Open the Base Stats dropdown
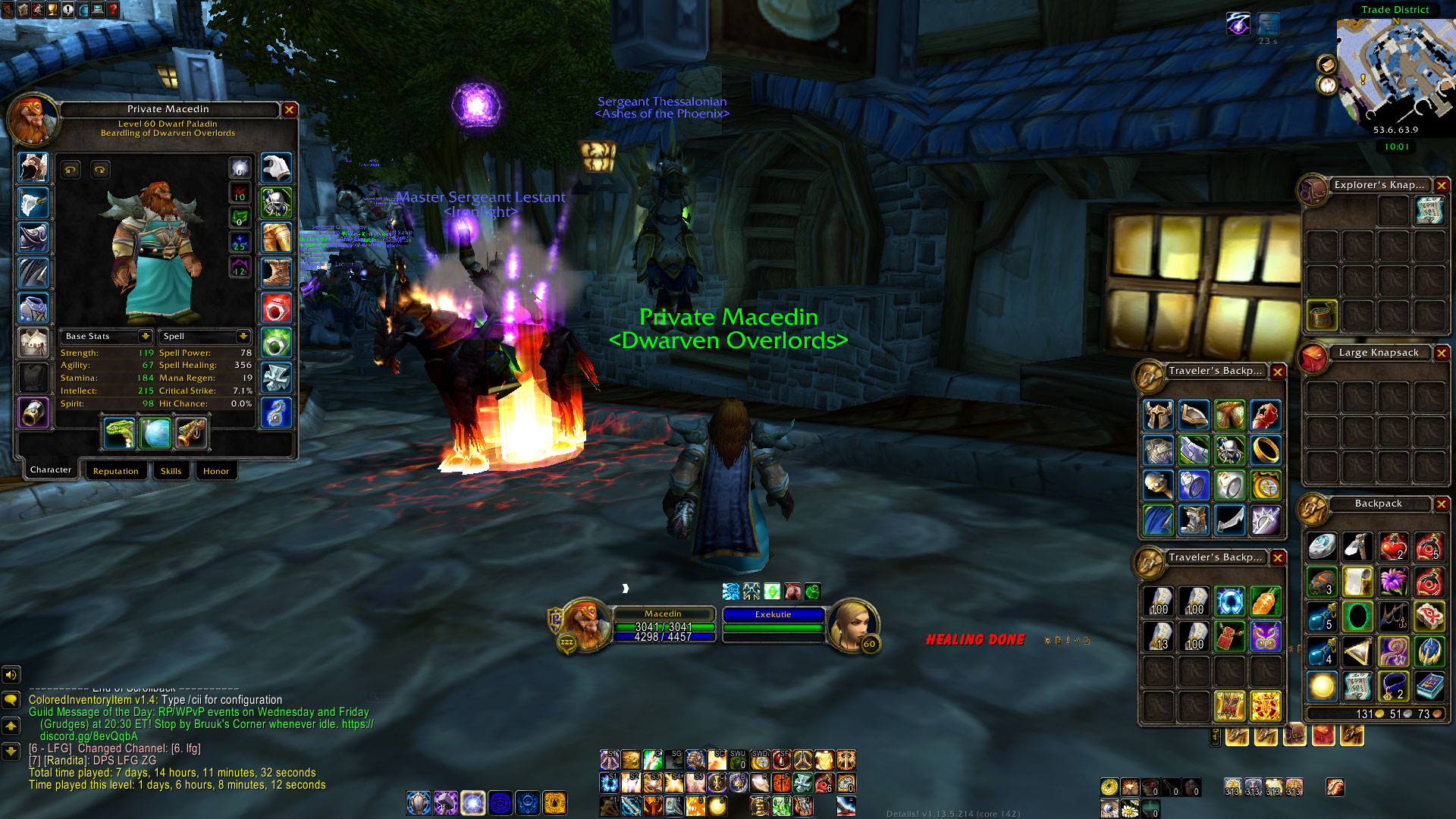The image size is (1456, 819). tap(145, 336)
